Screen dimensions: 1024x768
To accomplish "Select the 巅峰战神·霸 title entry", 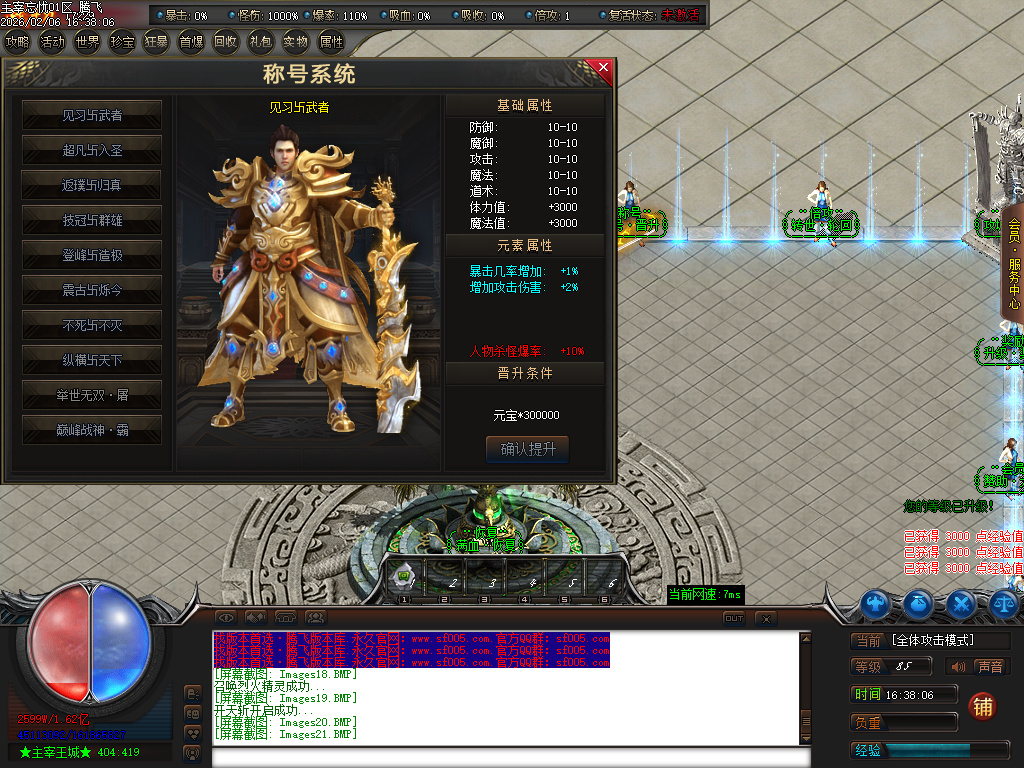I will pos(92,430).
